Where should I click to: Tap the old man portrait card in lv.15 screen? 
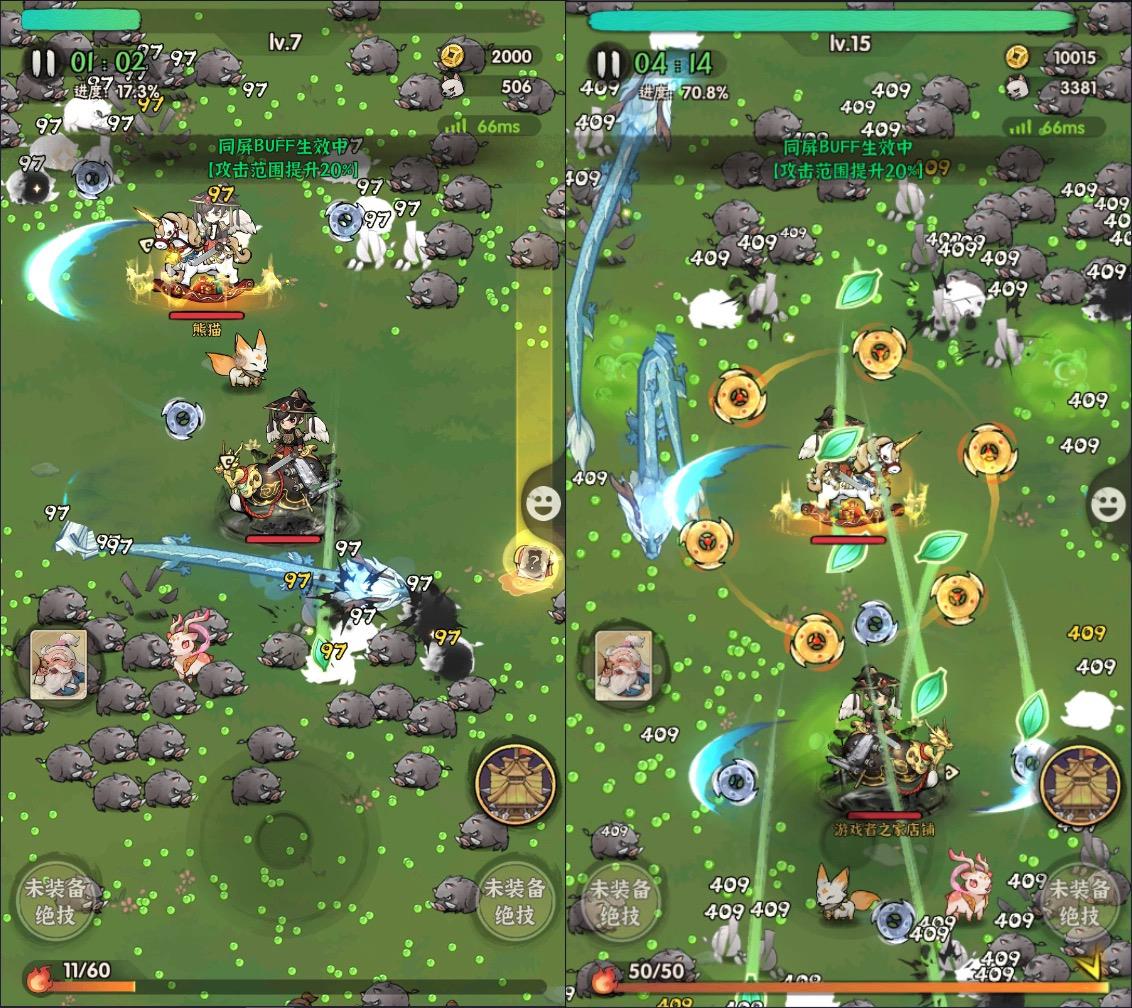[623, 664]
